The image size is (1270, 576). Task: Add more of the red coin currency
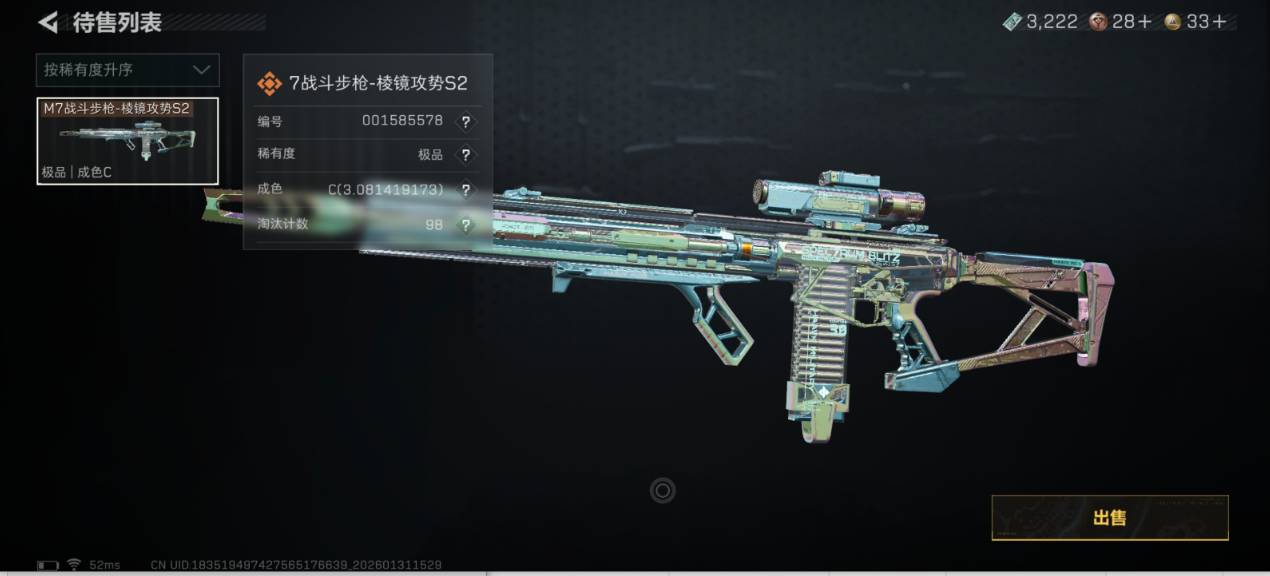point(1145,22)
